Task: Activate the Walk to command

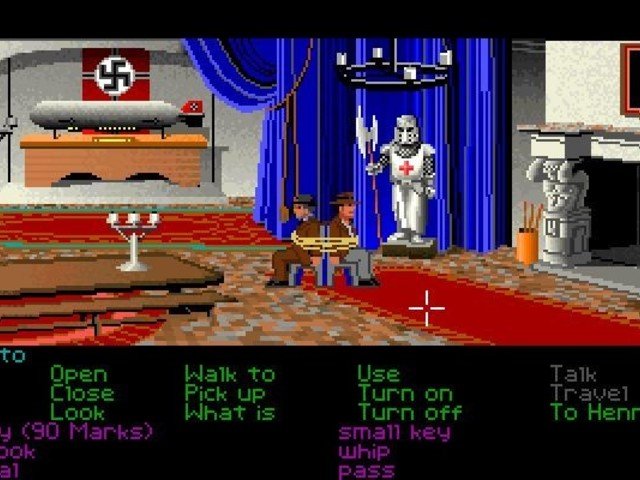Action: tap(229, 375)
